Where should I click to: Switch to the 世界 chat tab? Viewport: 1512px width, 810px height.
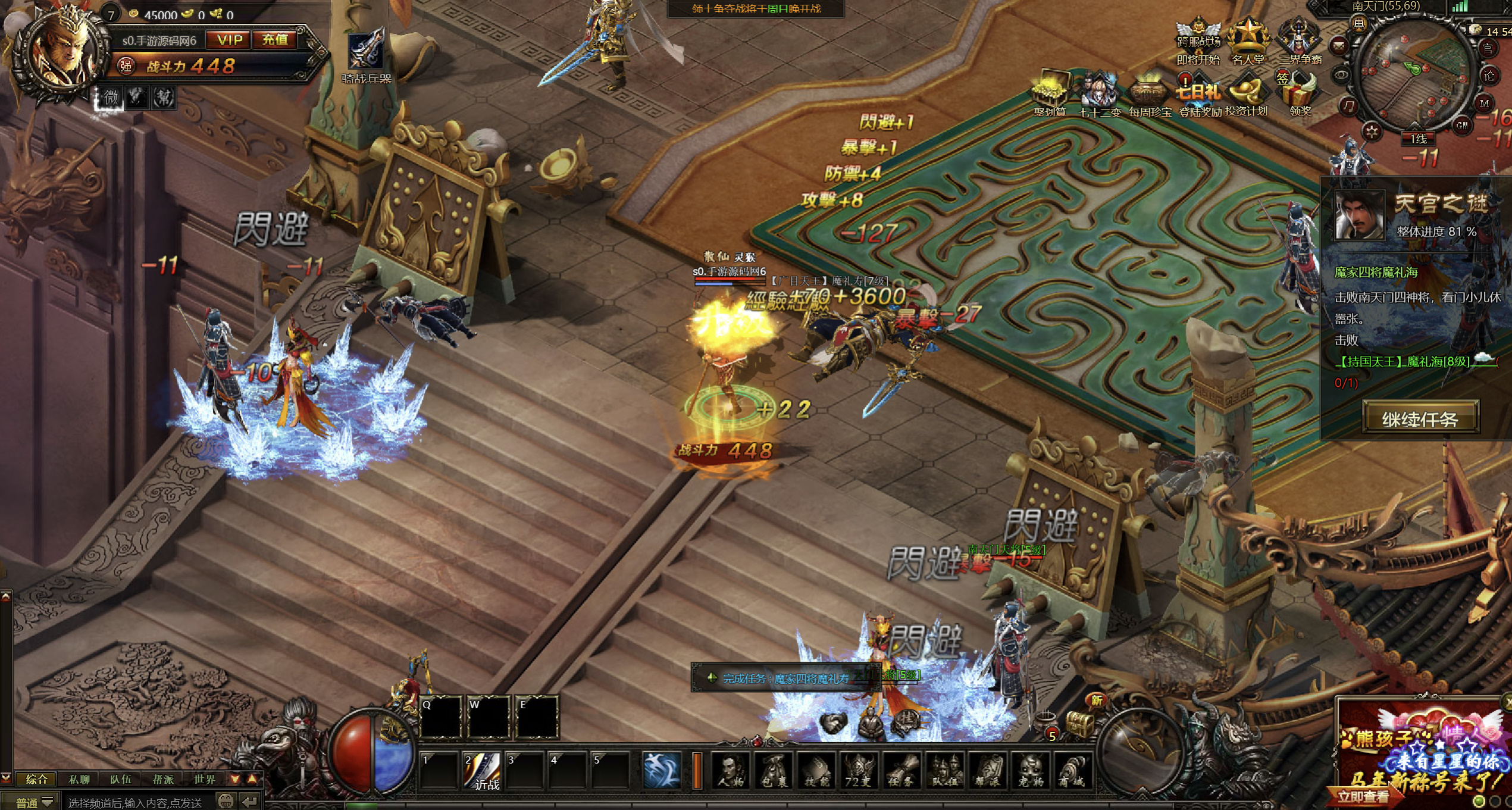coord(204,779)
